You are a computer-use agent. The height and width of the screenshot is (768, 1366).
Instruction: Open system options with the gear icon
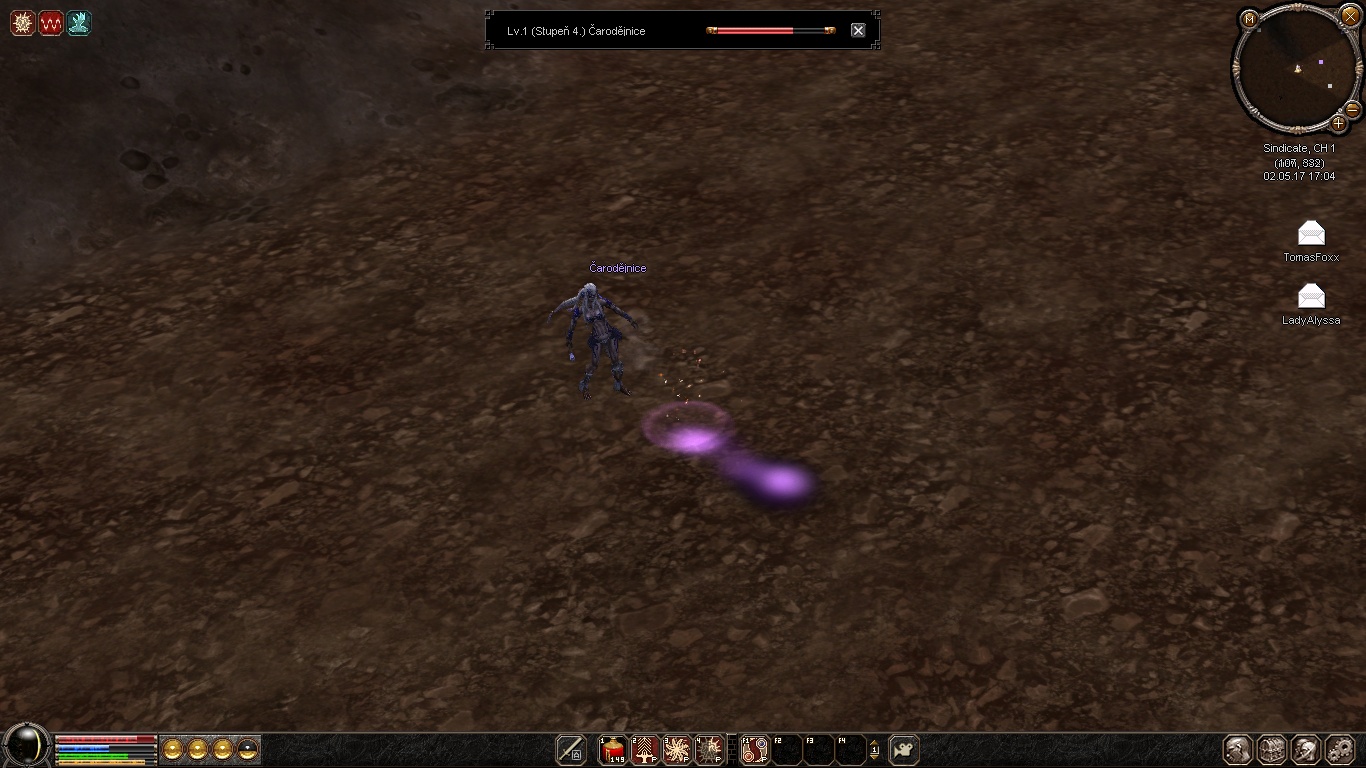[1340, 749]
